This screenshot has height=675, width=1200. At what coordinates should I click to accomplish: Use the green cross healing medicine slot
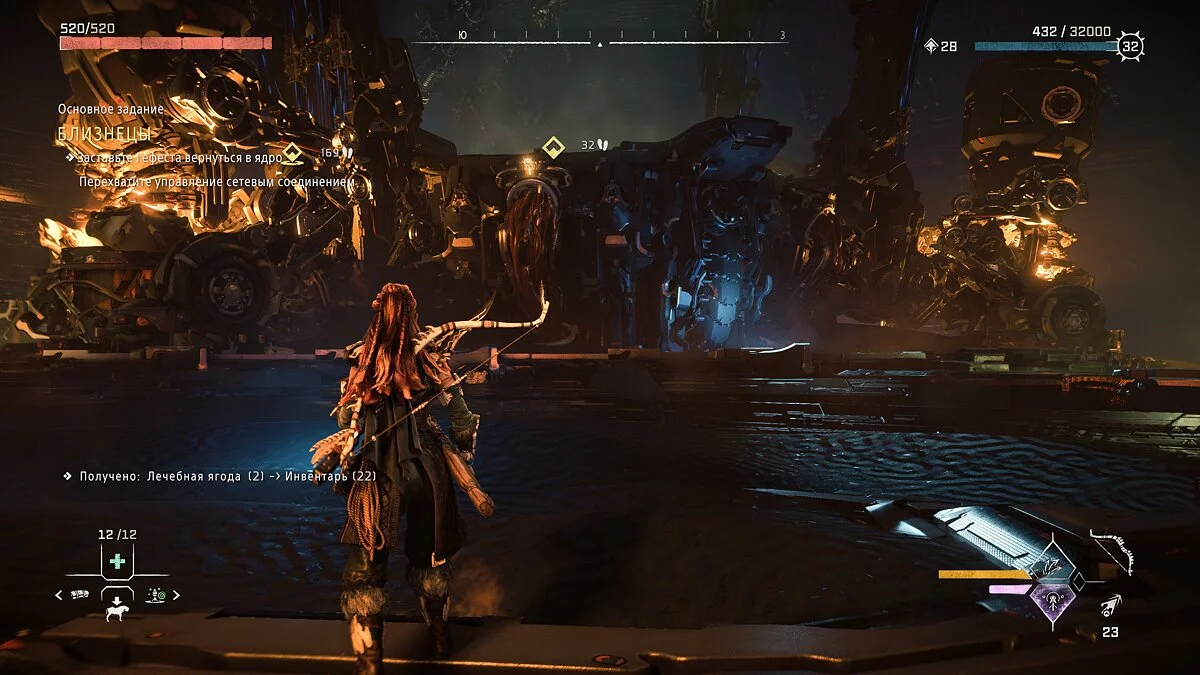tap(117, 561)
